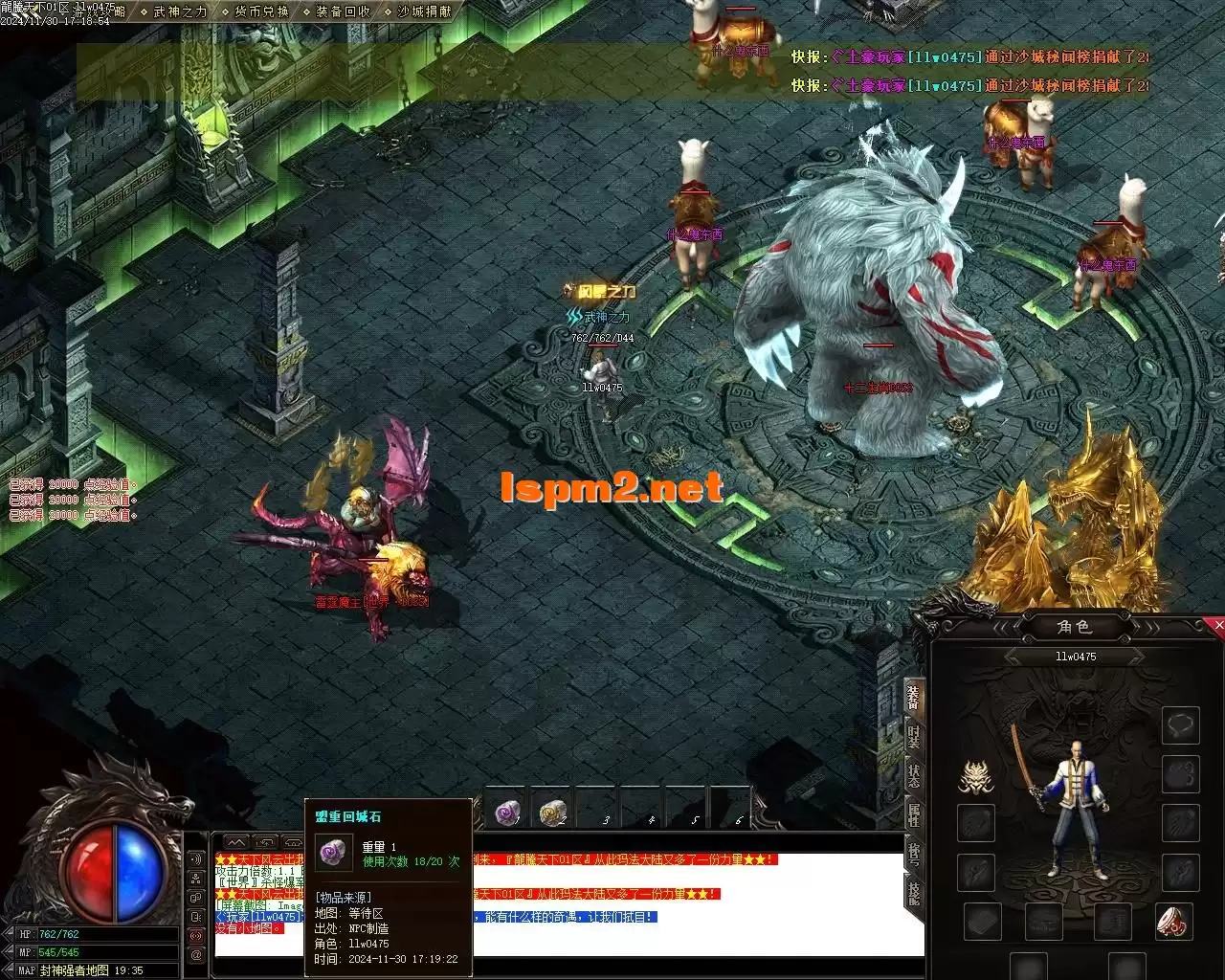Use the purple return stone in hotbar

507,813
